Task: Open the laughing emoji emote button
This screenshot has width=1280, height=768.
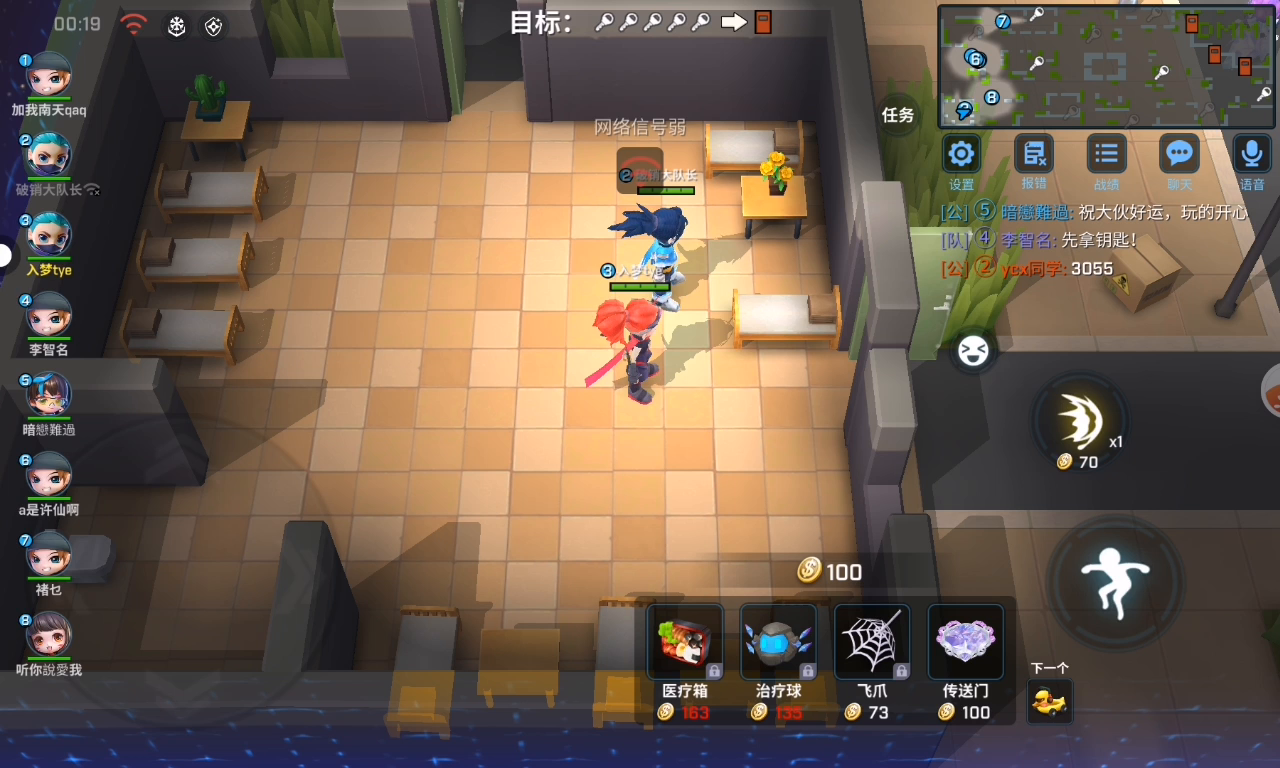Action: pyautogui.click(x=972, y=350)
